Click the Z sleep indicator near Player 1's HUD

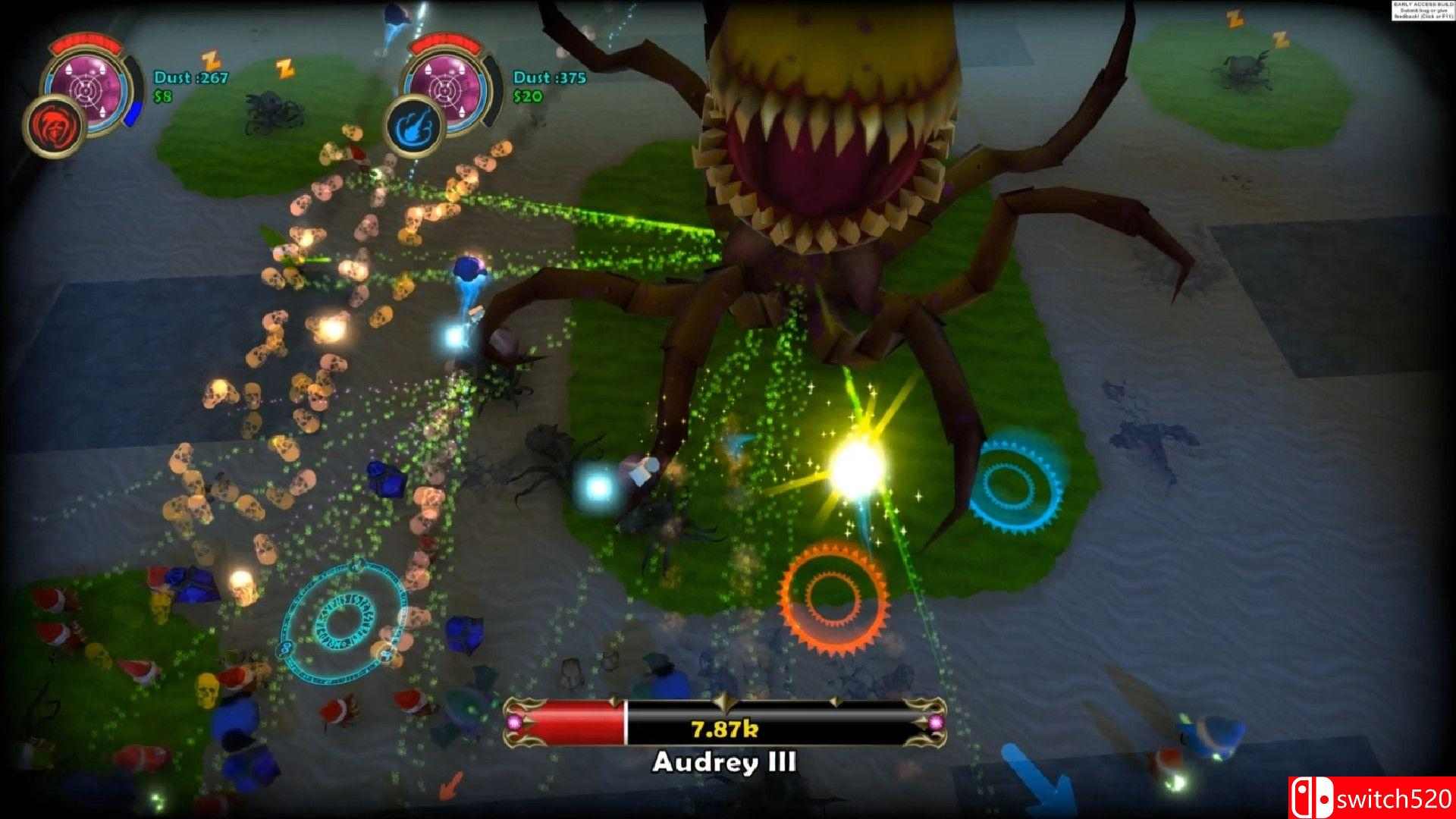click(x=210, y=59)
